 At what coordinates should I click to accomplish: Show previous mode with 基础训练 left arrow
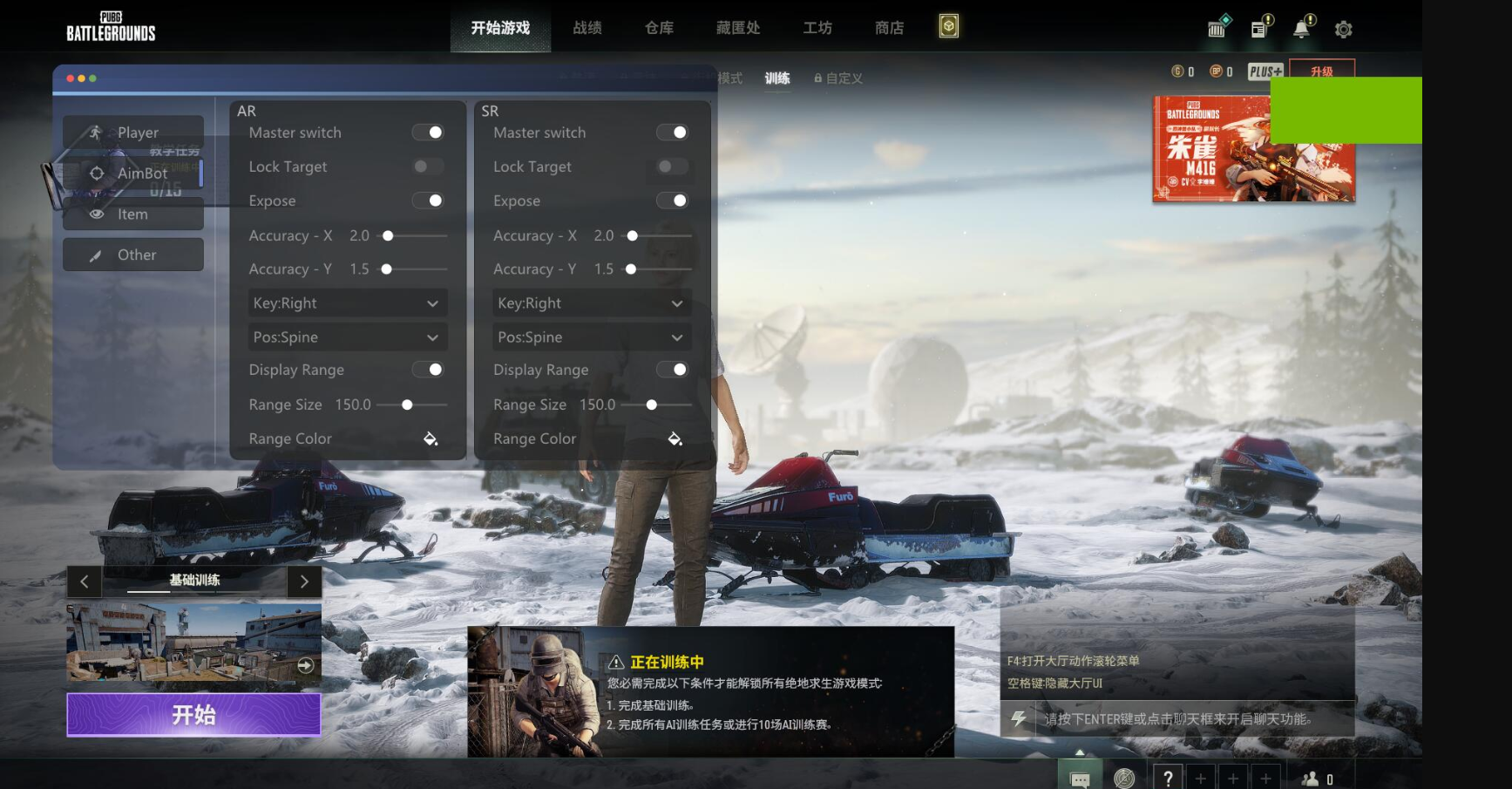[85, 582]
